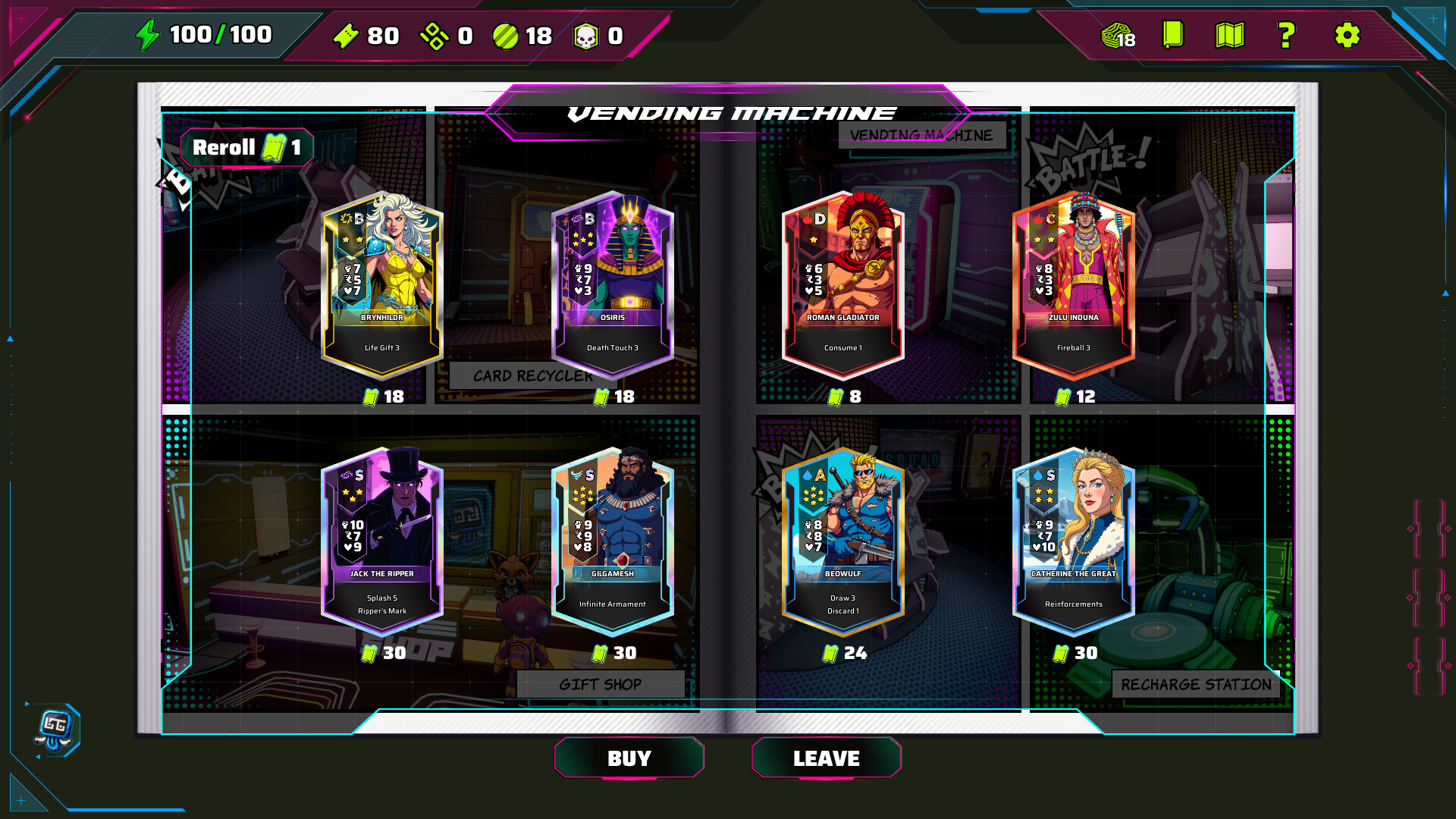The image size is (1456, 819).
Task: Click the cash stack icon showing 18
Action: [1113, 36]
